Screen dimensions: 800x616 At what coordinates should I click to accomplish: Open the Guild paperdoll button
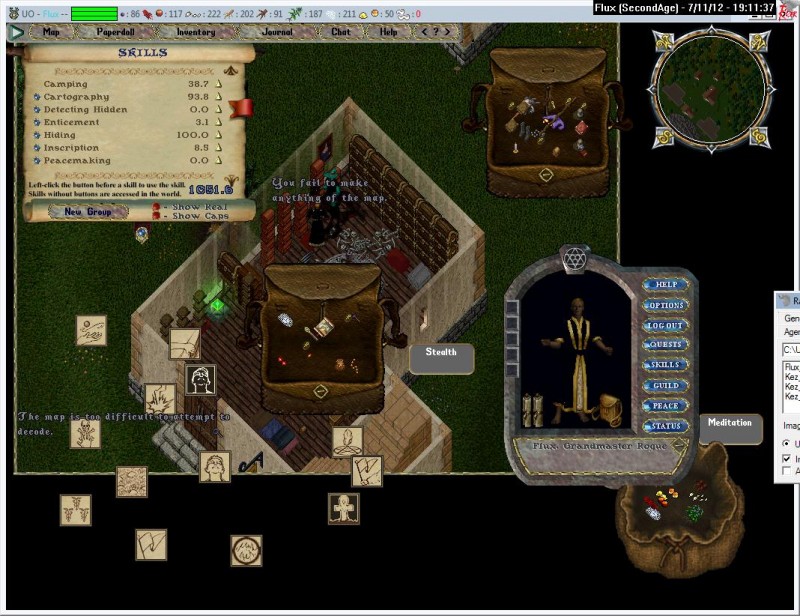(x=665, y=385)
